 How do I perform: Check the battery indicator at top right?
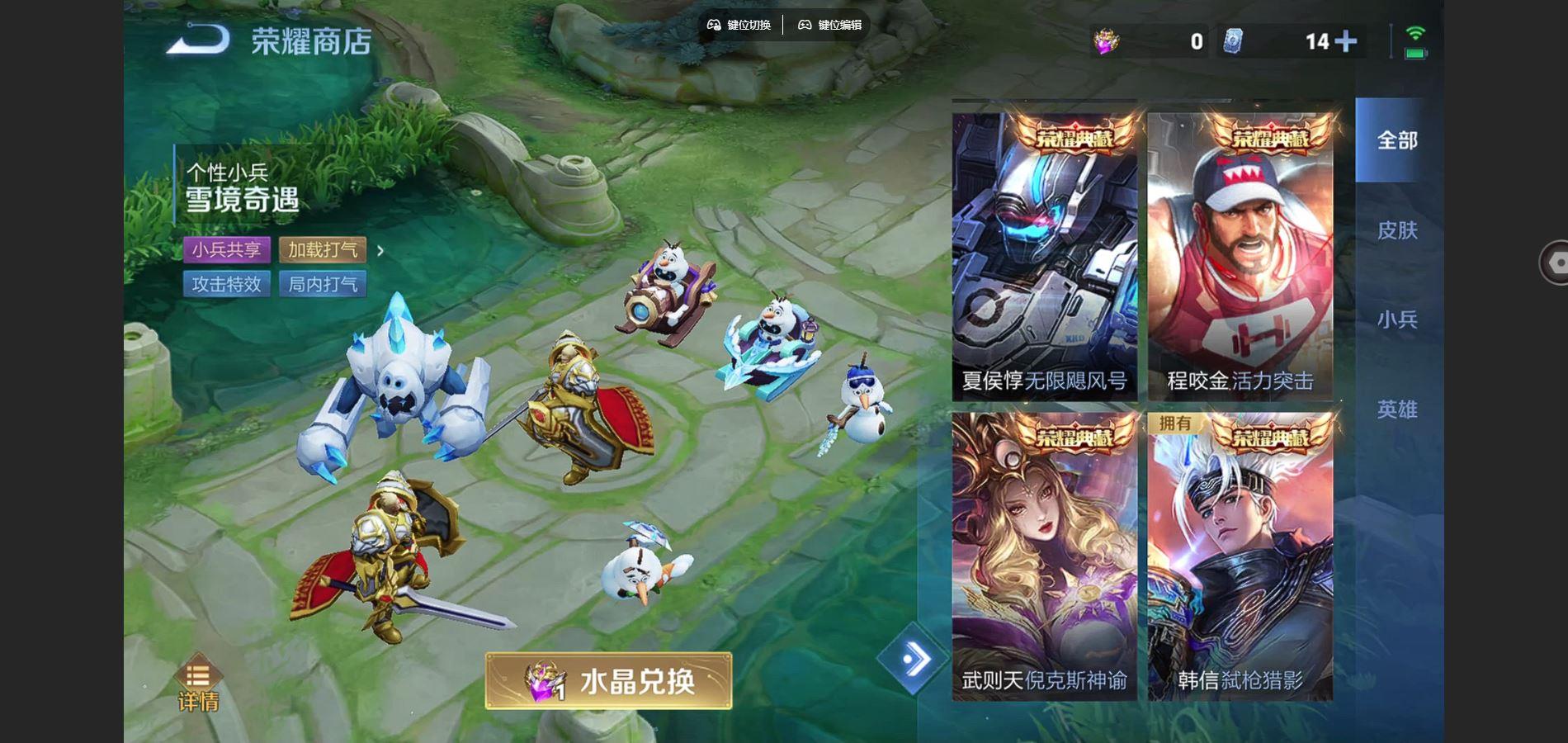click(1414, 53)
